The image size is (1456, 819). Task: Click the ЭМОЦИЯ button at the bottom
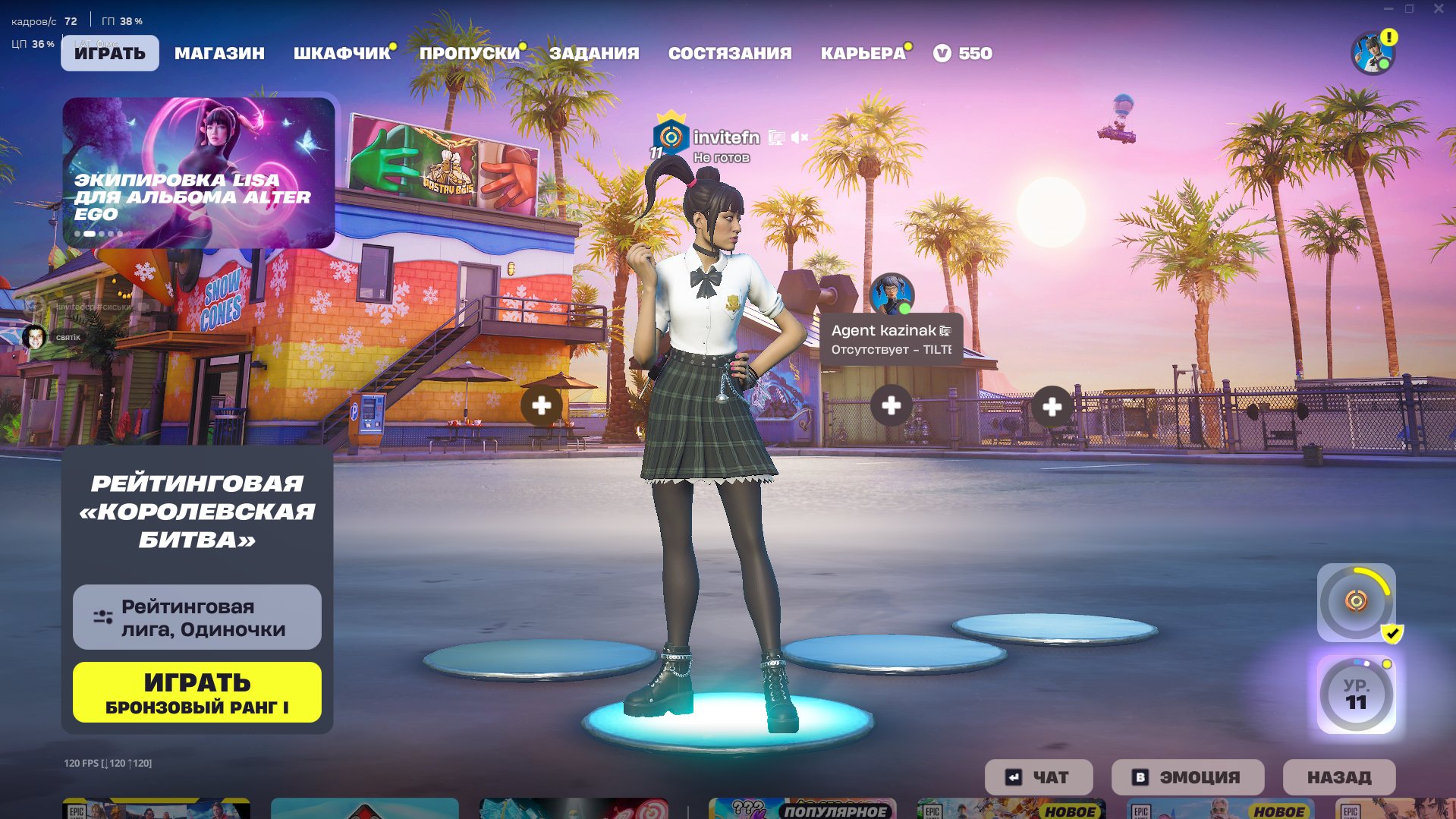[x=1187, y=776]
